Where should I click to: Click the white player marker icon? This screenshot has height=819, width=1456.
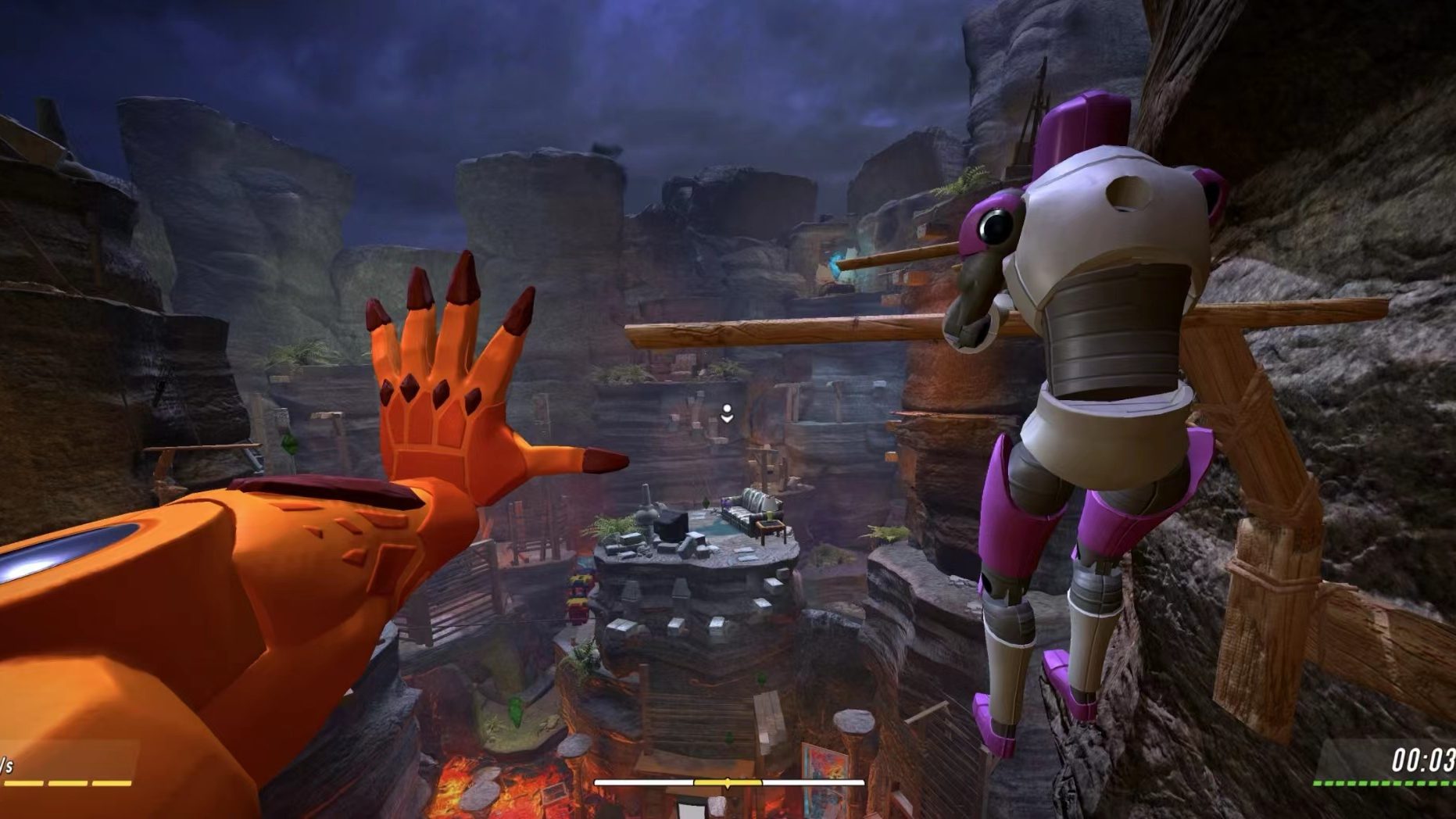click(727, 413)
